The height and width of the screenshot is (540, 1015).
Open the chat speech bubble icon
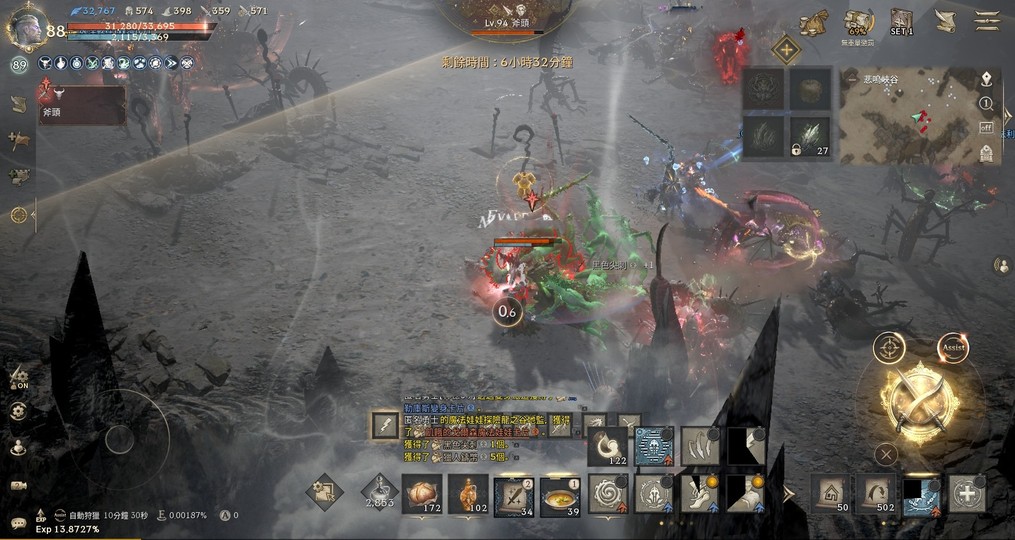tap(18, 520)
